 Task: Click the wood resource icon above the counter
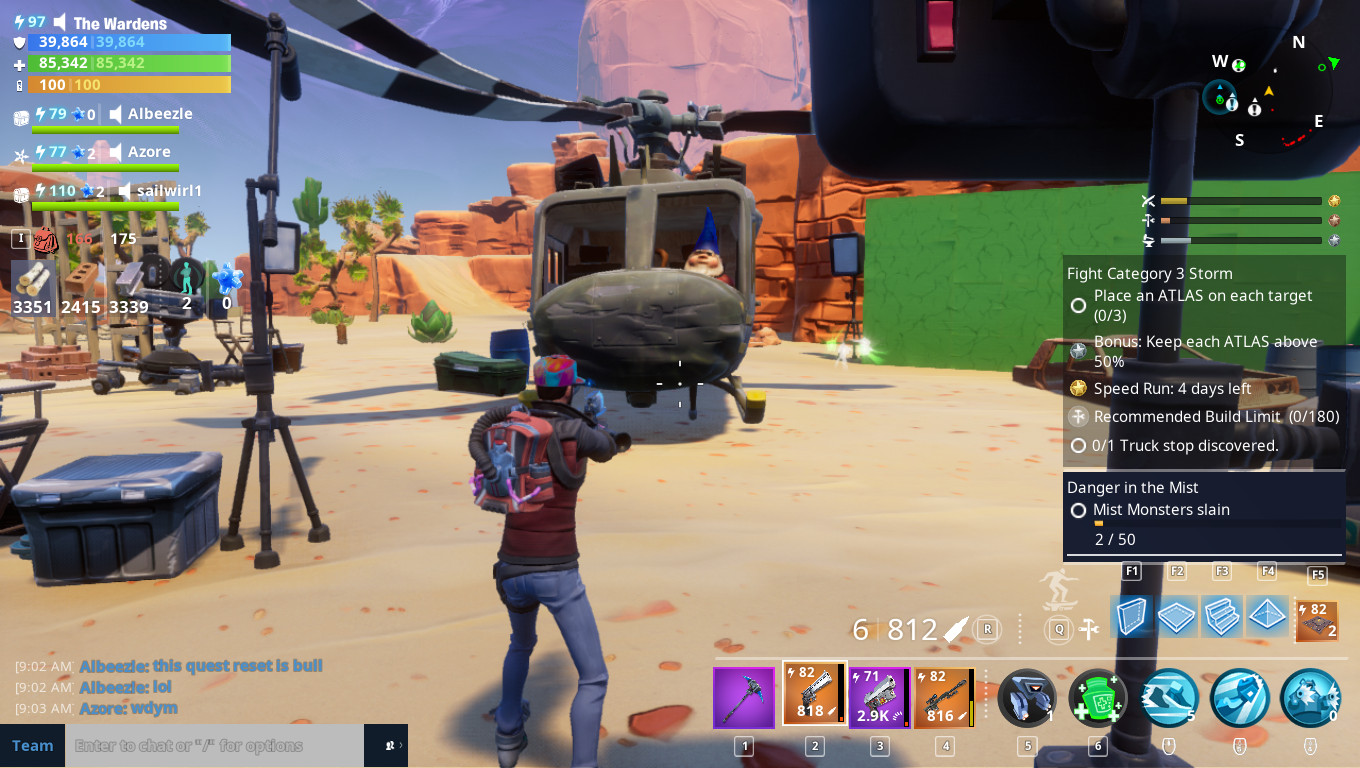point(31,275)
